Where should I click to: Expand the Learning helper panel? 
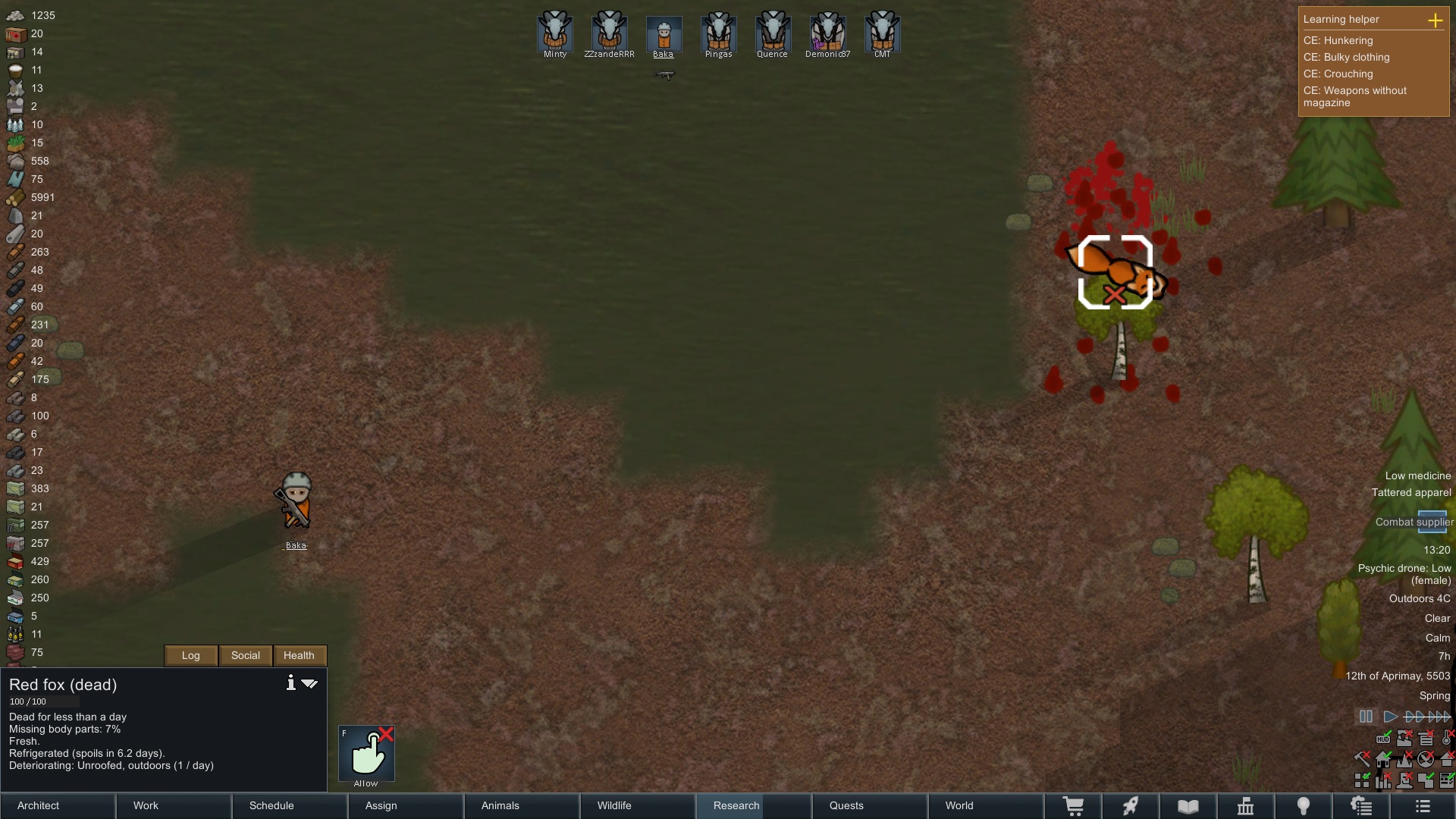click(1435, 20)
